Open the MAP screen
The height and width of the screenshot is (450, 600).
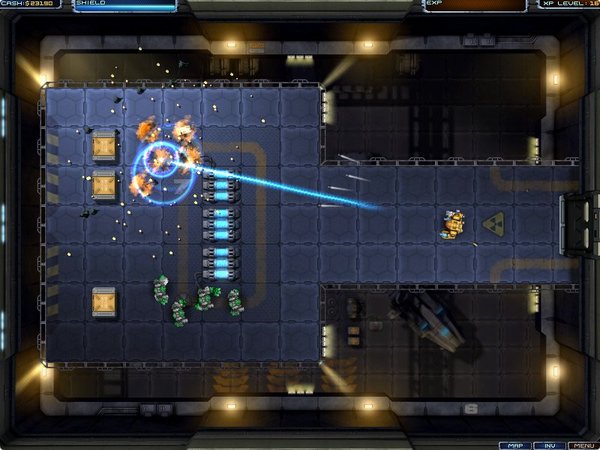pyautogui.click(x=514, y=444)
